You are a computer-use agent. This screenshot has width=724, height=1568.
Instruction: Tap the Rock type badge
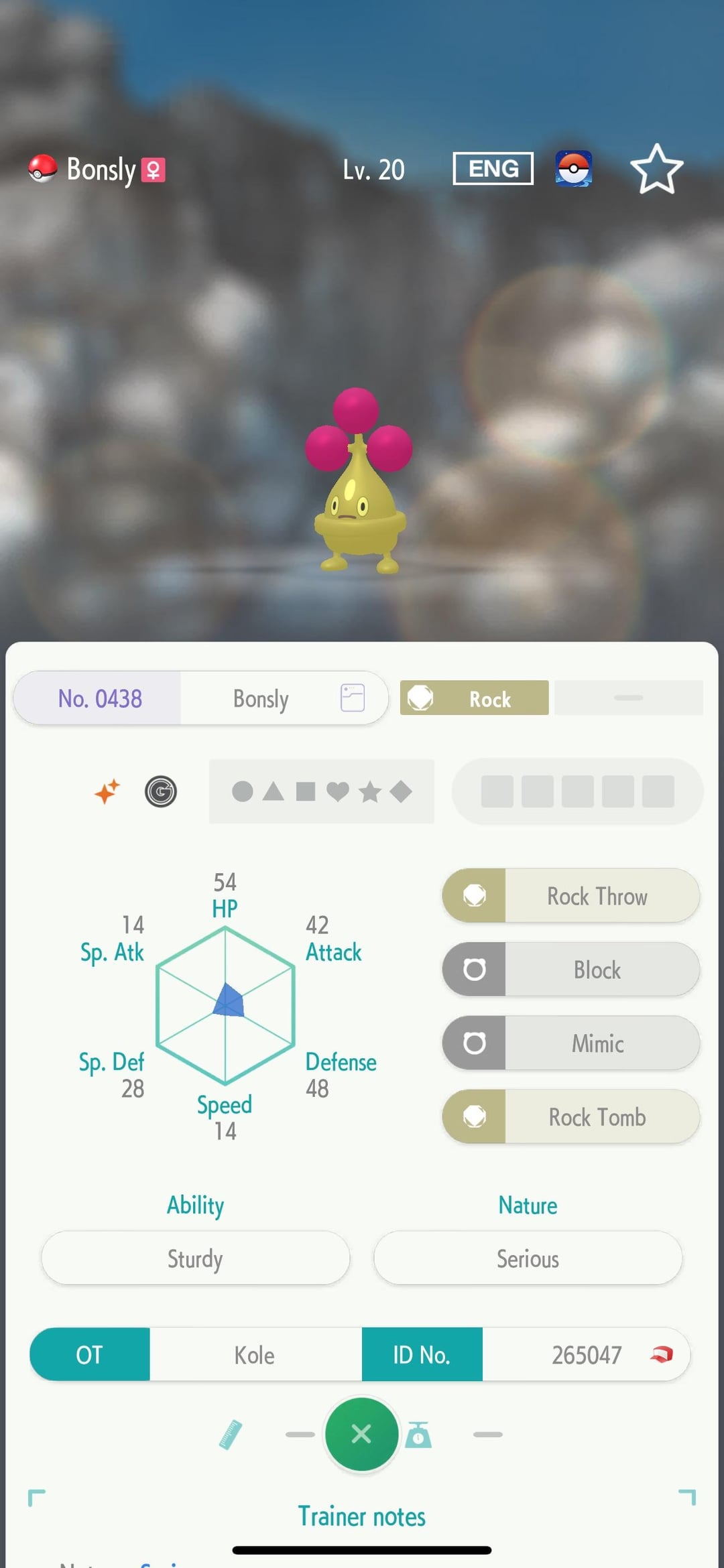pos(474,698)
